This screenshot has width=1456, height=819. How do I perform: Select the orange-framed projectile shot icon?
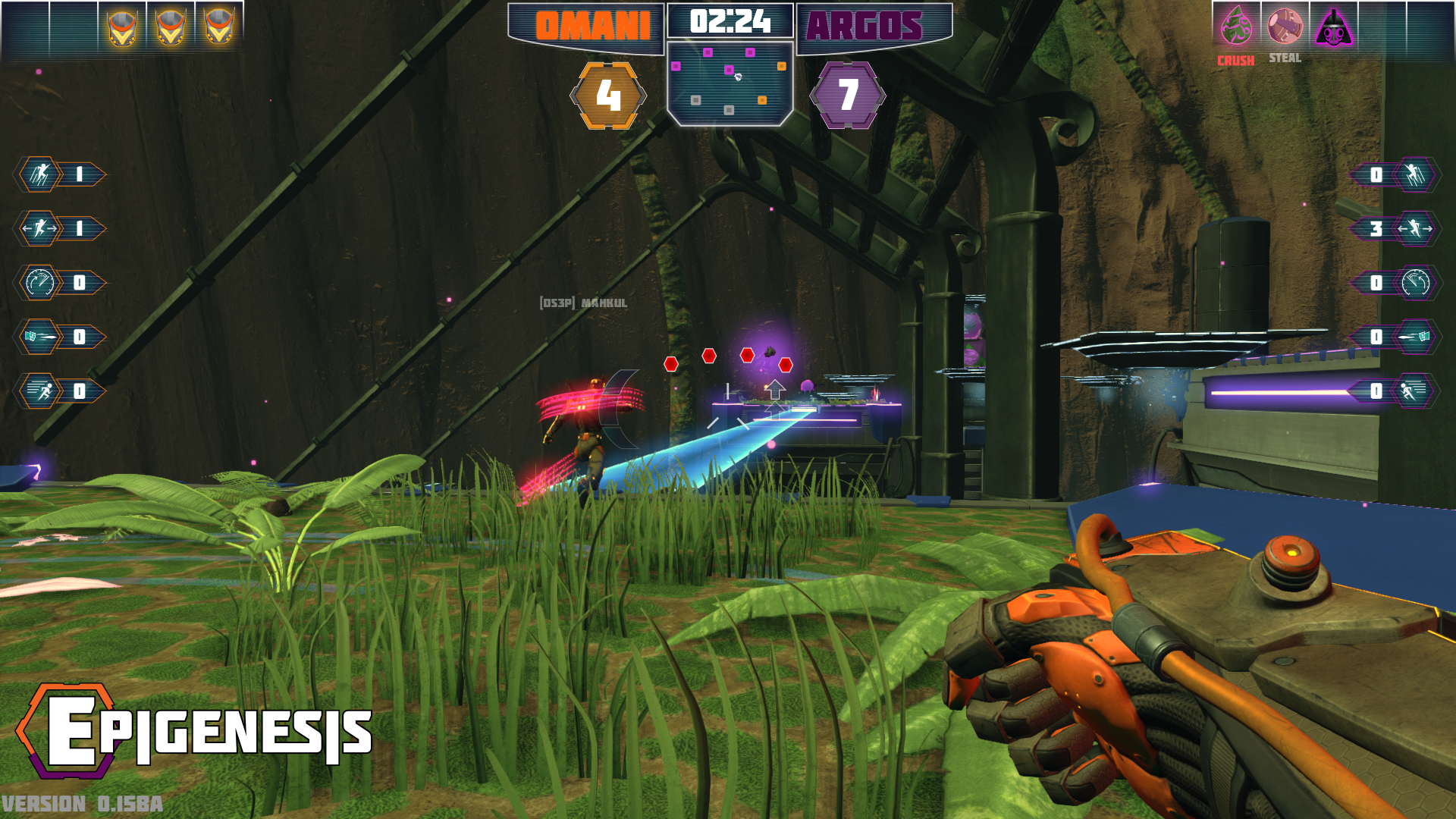[40, 337]
